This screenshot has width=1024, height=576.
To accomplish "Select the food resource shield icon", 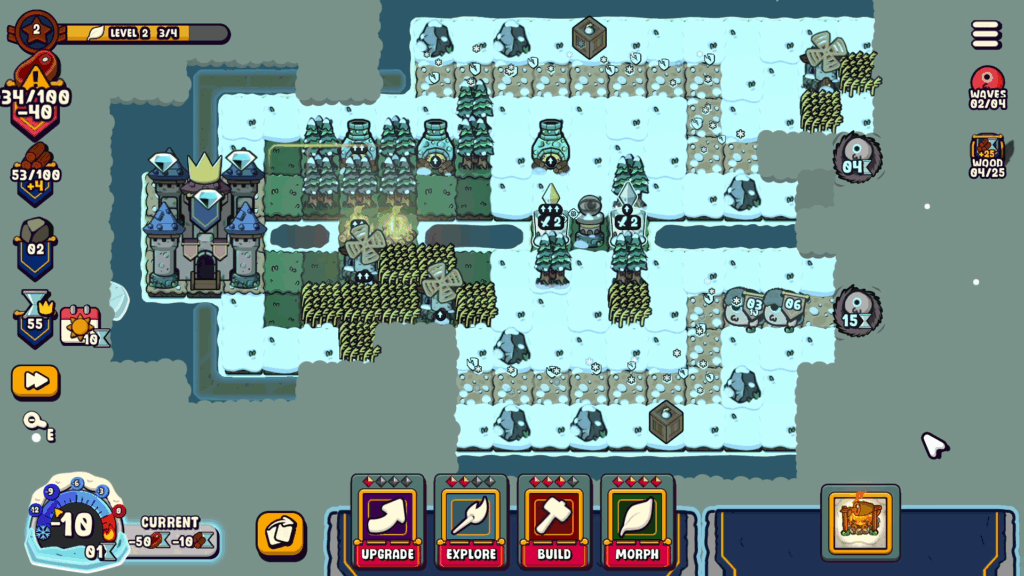I will pos(37,98).
